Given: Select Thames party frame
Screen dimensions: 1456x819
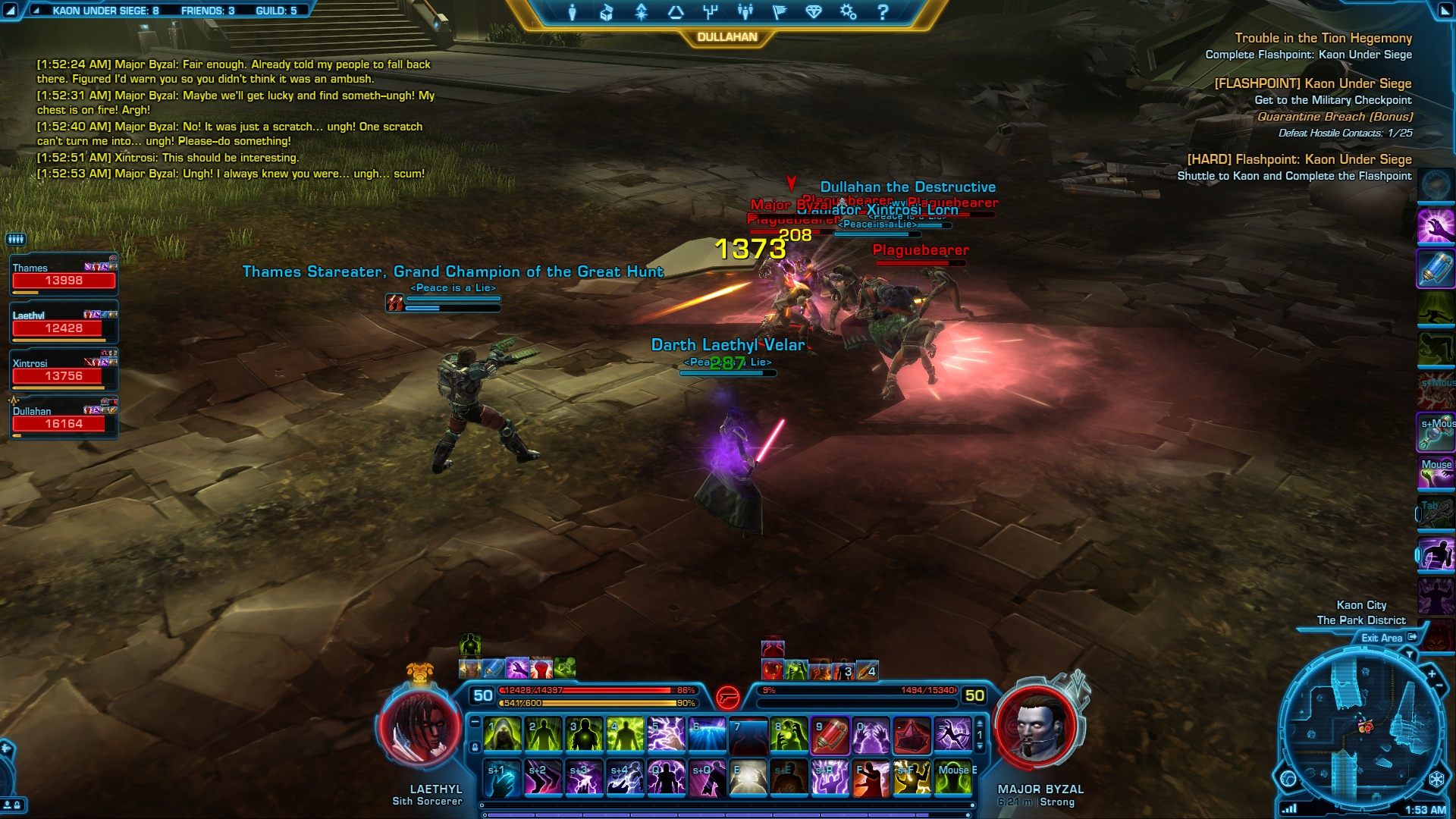Looking at the screenshot, I should point(64,275).
